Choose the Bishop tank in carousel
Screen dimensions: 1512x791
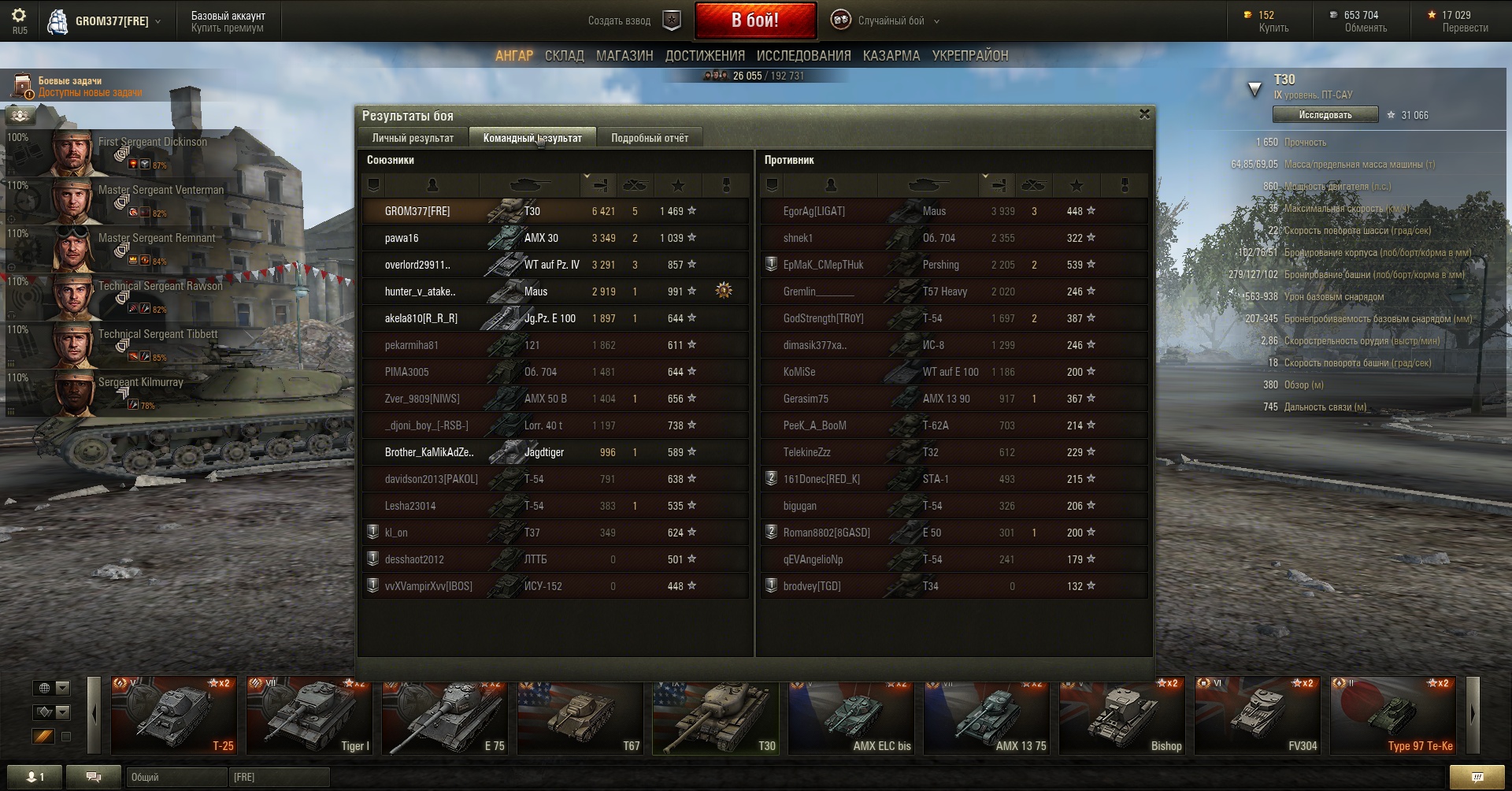pyautogui.click(x=1121, y=715)
